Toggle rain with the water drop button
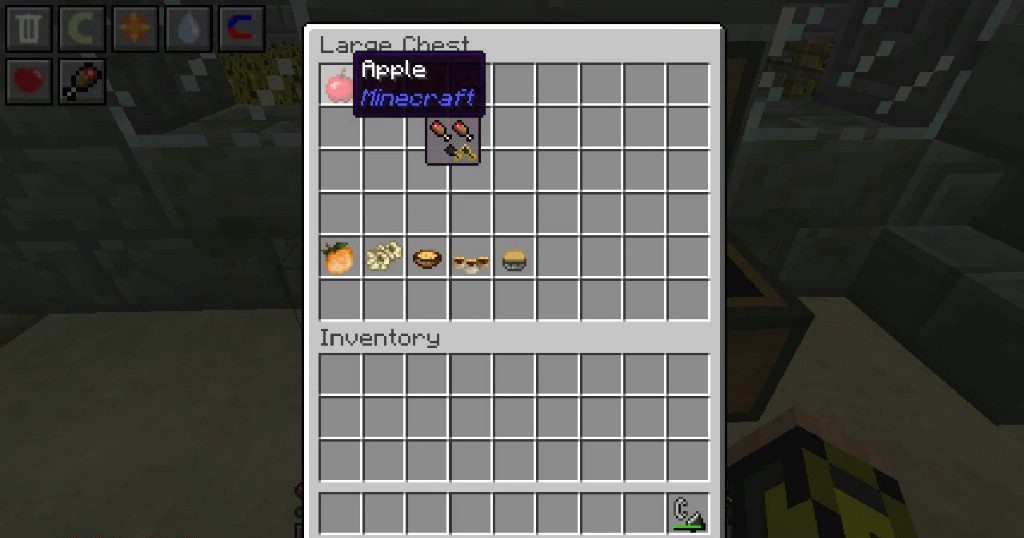Image resolution: width=1024 pixels, height=538 pixels. (188, 29)
